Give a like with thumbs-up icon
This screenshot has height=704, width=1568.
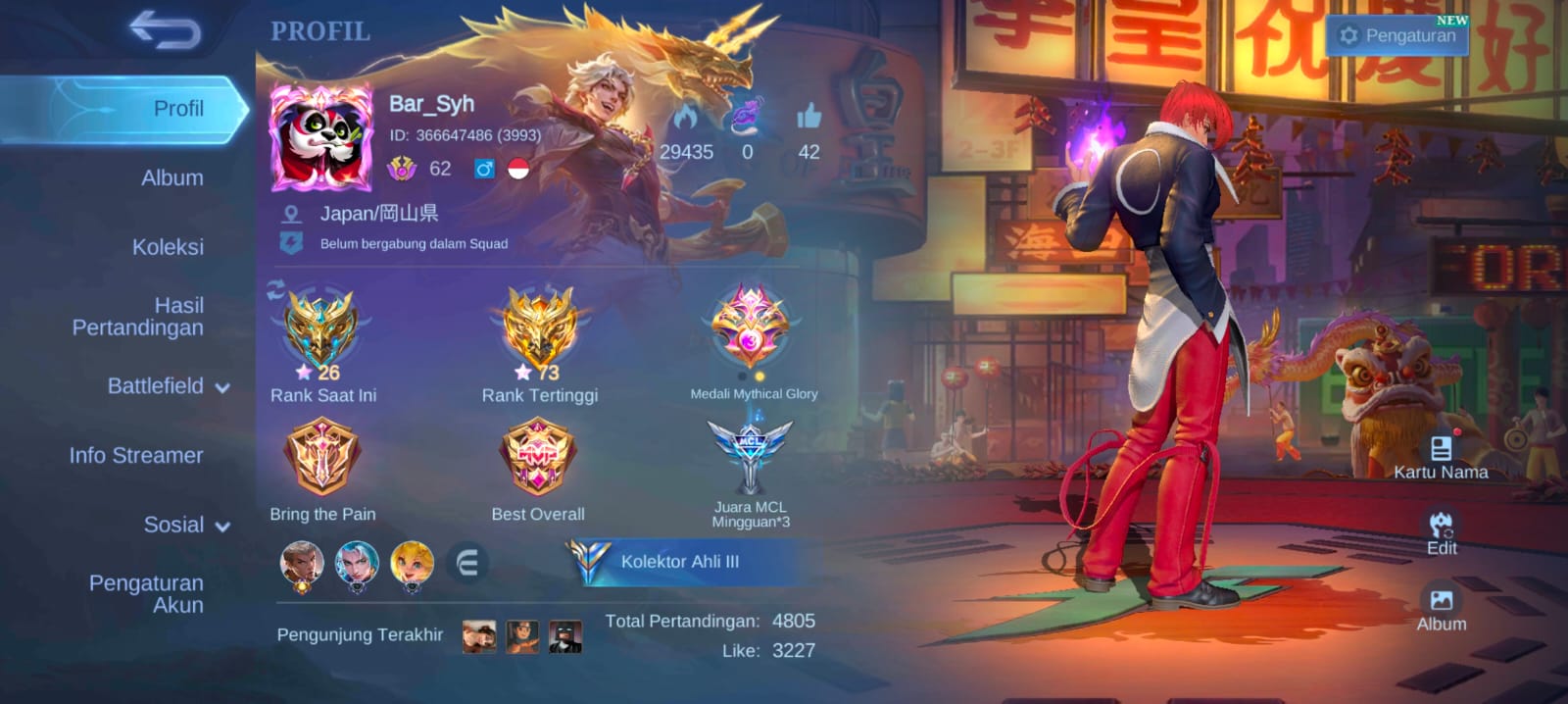pyautogui.click(x=808, y=119)
